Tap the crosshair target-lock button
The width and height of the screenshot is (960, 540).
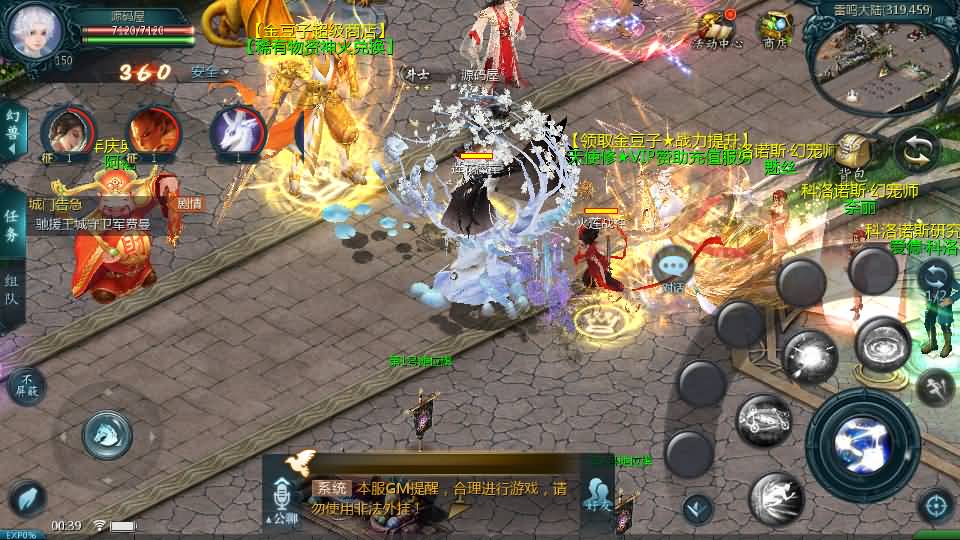click(x=936, y=504)
